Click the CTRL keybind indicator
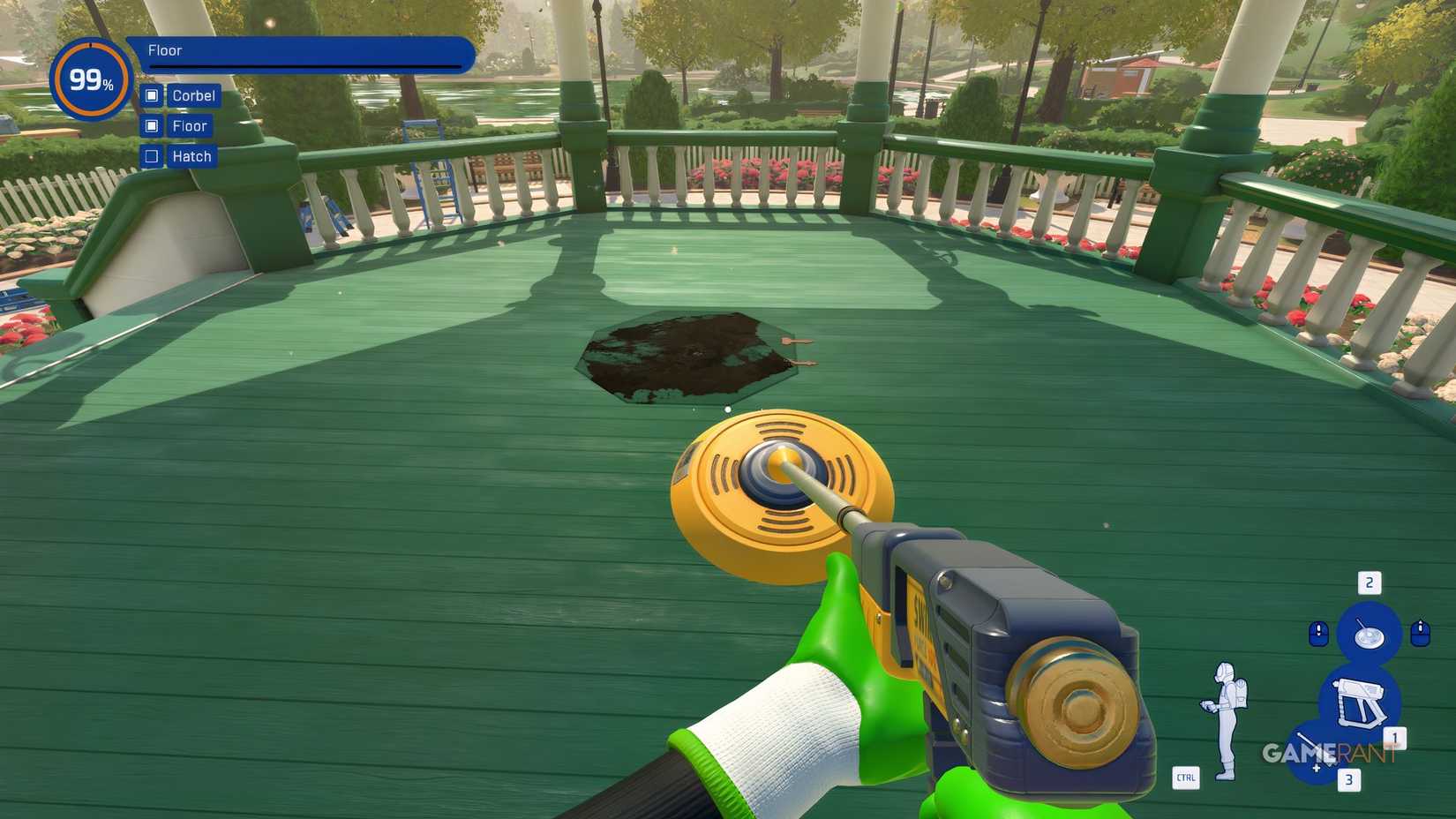The image size is (1456, 819). click(1186, 779)
